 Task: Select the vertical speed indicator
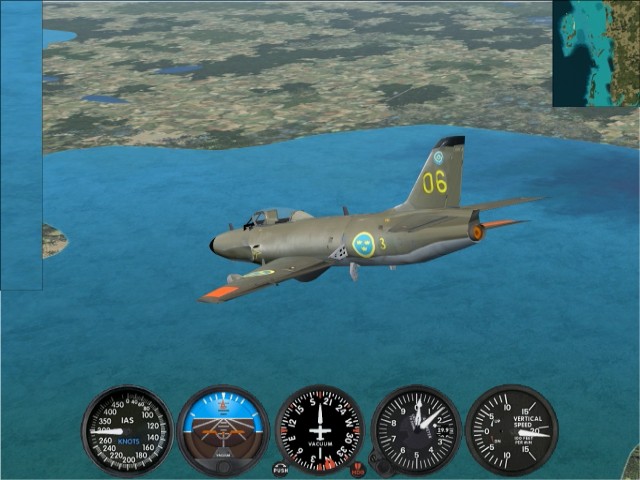[511, 430]
